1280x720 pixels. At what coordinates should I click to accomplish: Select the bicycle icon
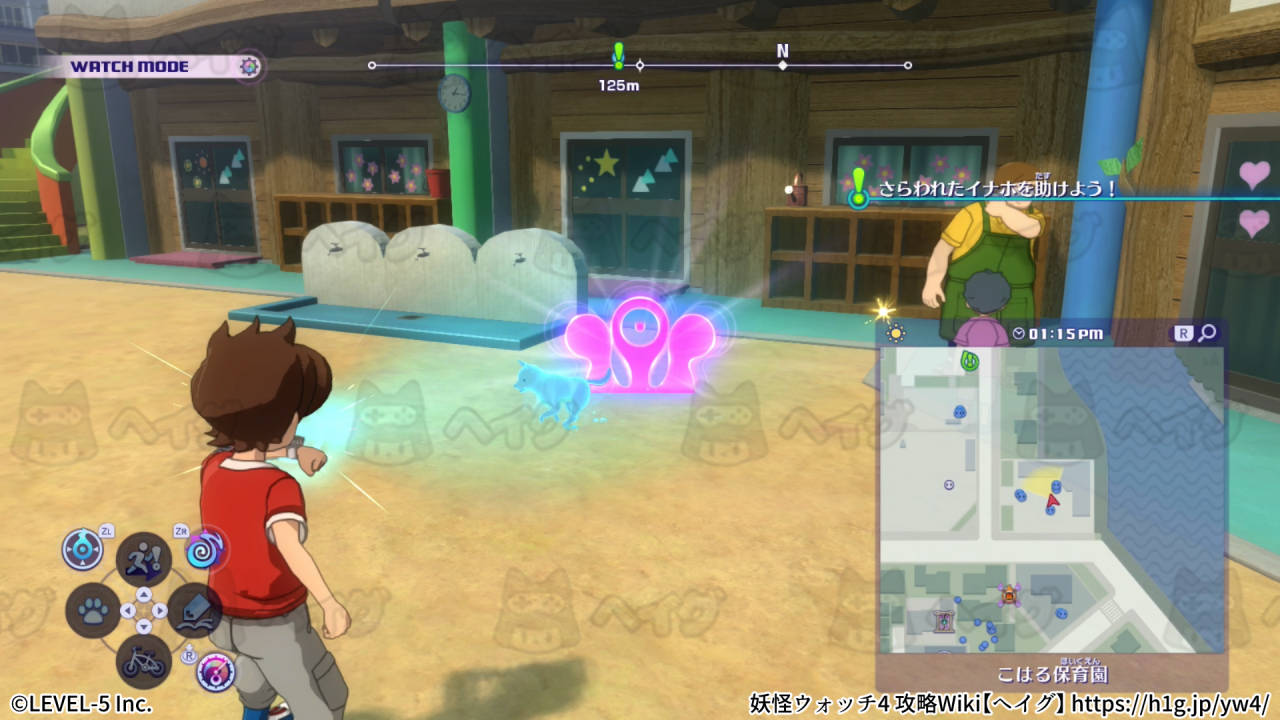tap(143, 661)
